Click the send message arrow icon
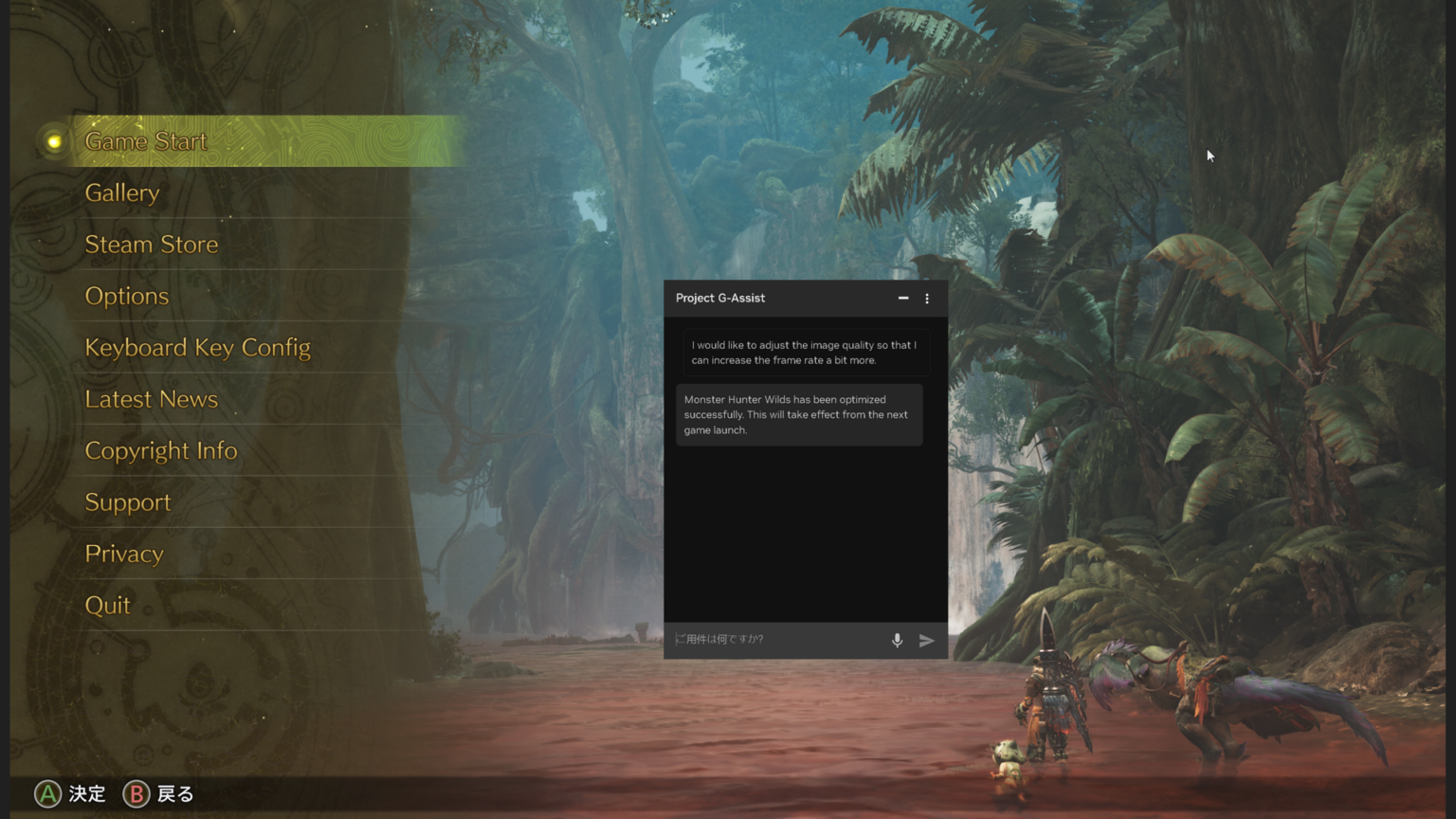Image resolution: width=1456 pixels, height=819 pixels. [x=927, y=641]
